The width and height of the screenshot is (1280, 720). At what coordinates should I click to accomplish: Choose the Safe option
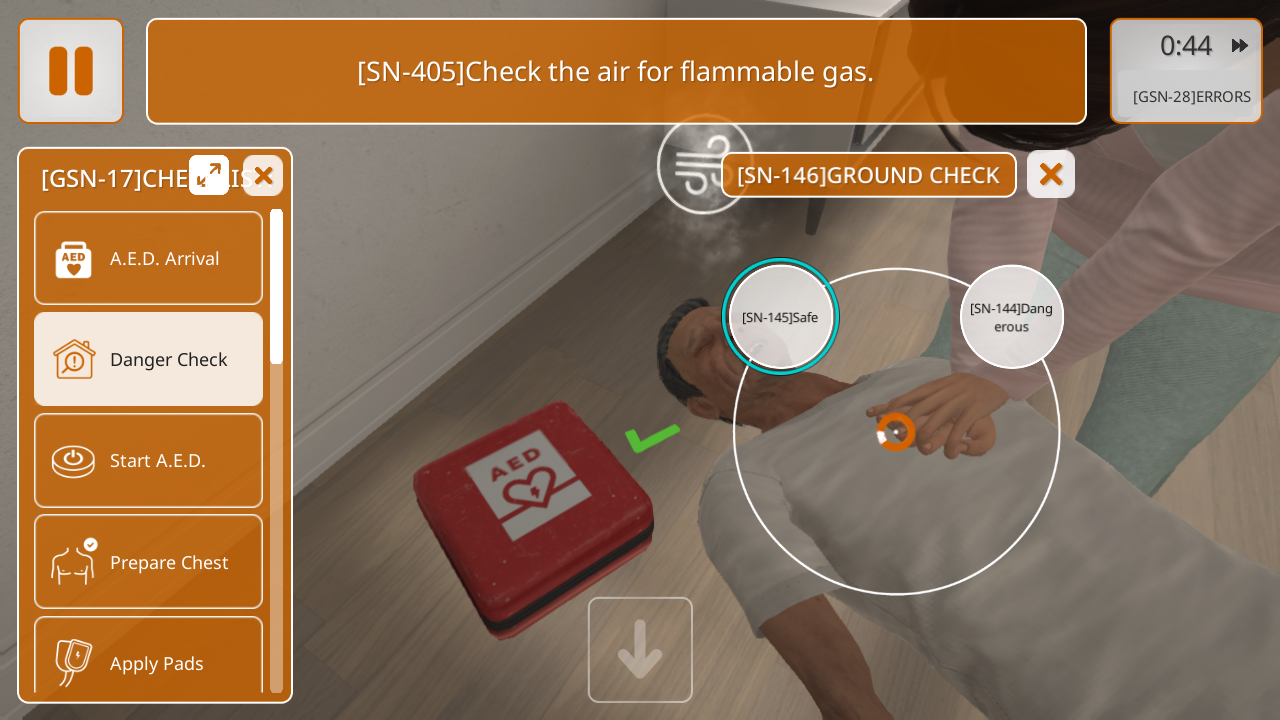coord(780,317)
